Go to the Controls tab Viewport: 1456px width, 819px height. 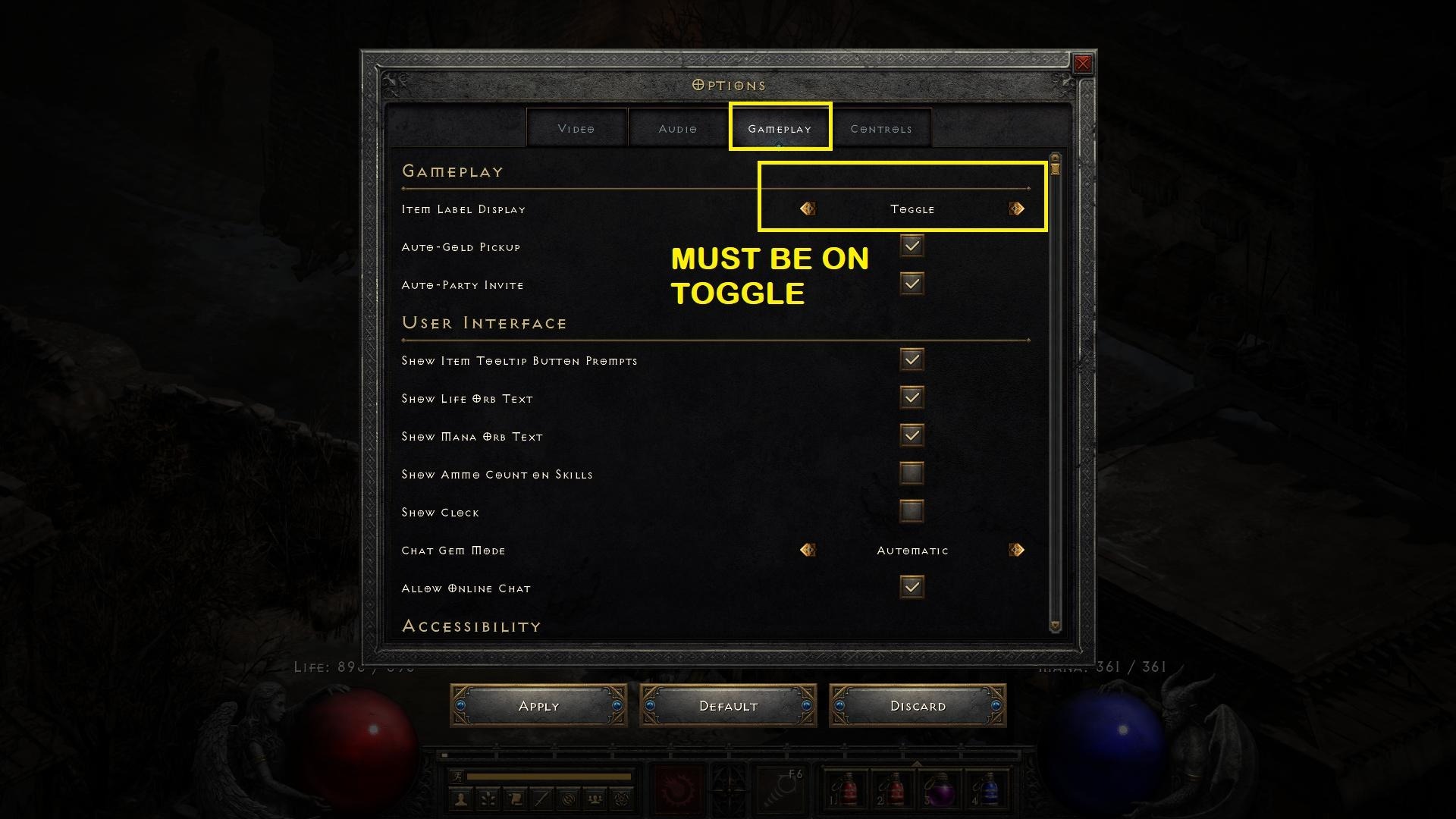(881, 129)
